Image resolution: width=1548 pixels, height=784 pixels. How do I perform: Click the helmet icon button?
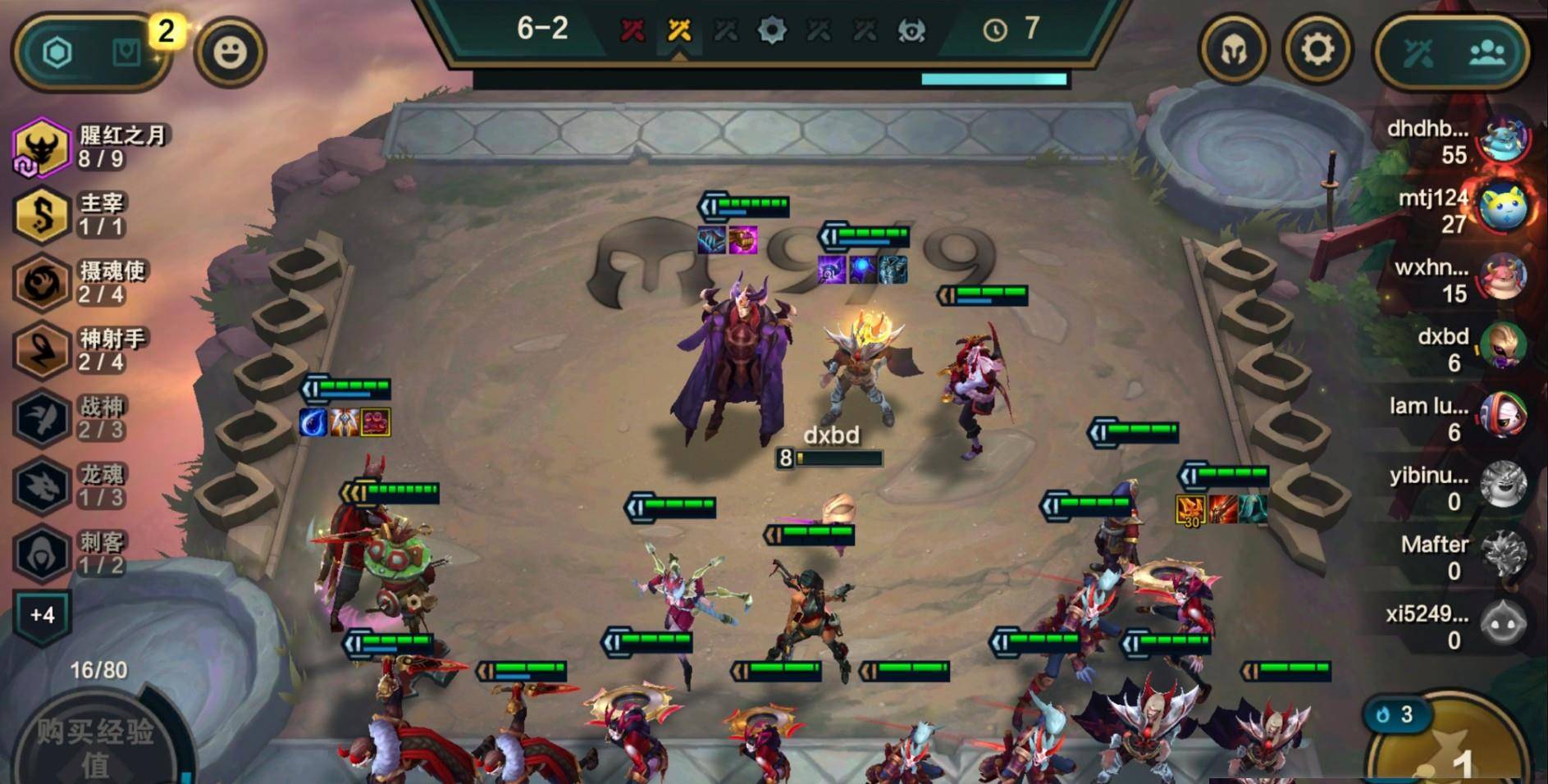pos(1232,51)
